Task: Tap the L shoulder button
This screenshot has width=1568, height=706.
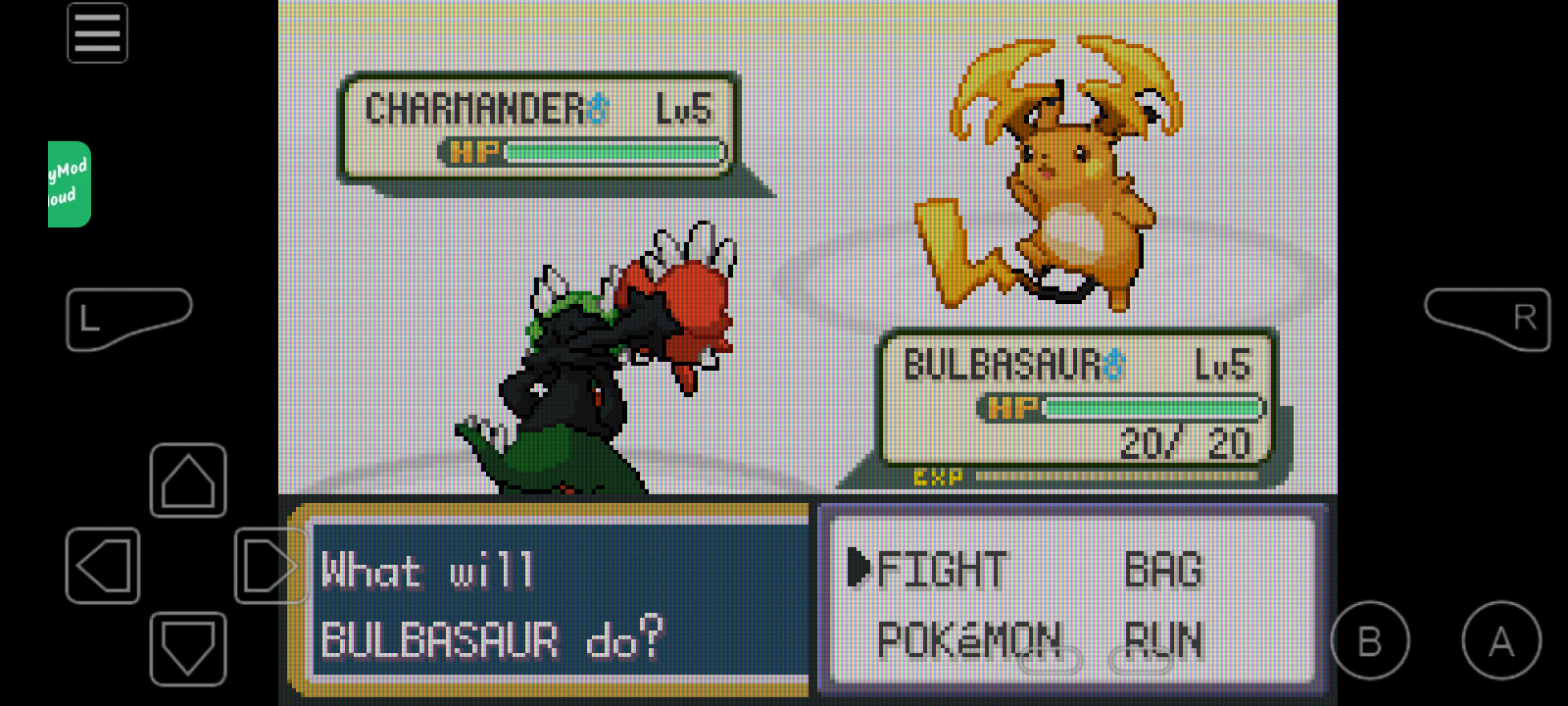Action: click(x=125, y=318)
